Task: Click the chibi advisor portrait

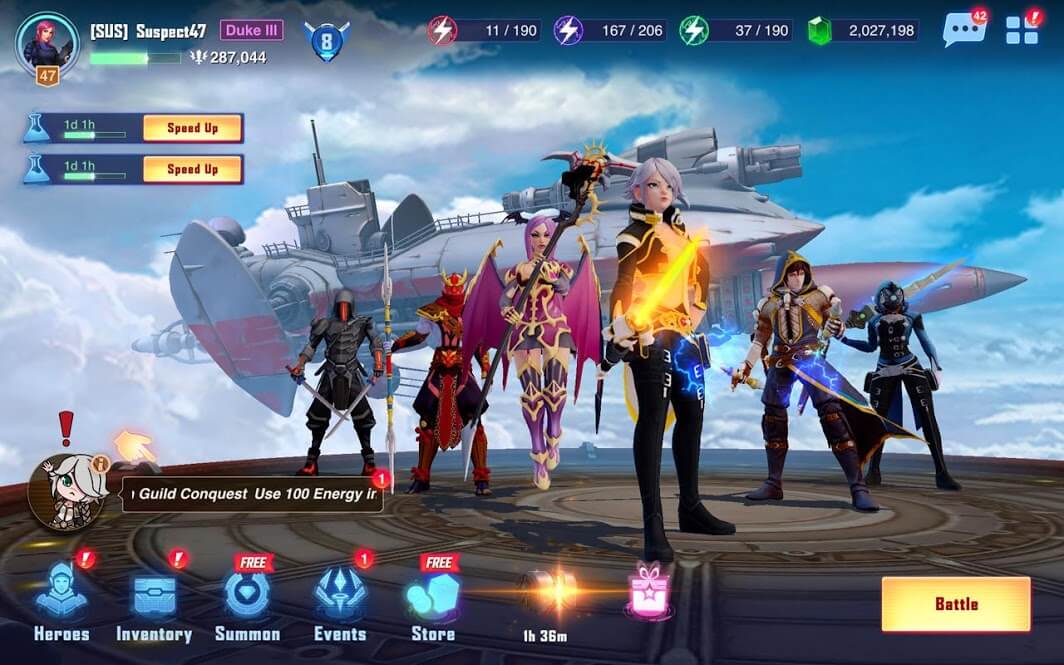Action: pyautogui.click(x=66, y=491)
